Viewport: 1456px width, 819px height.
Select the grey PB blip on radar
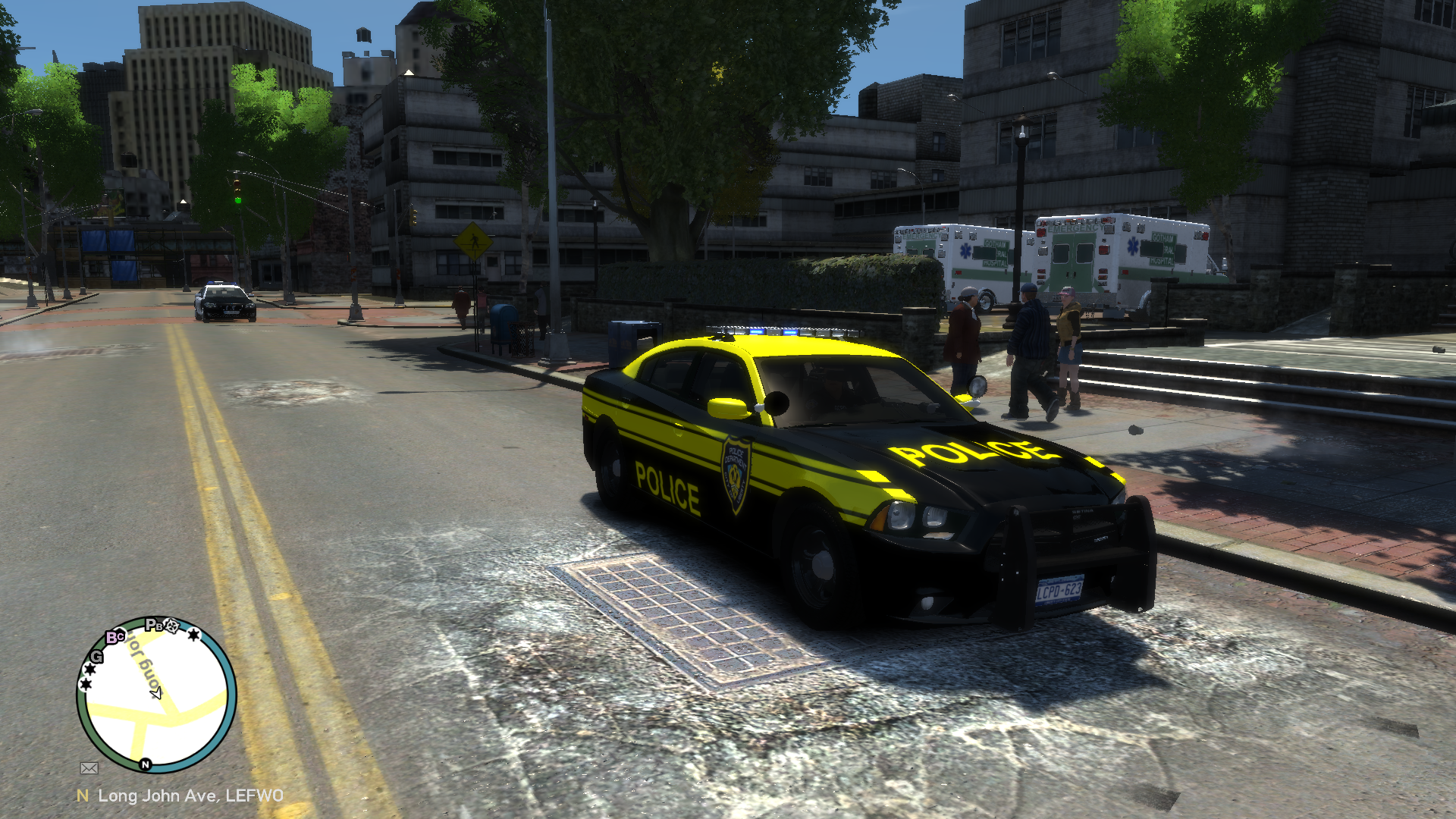pos(154,626)
